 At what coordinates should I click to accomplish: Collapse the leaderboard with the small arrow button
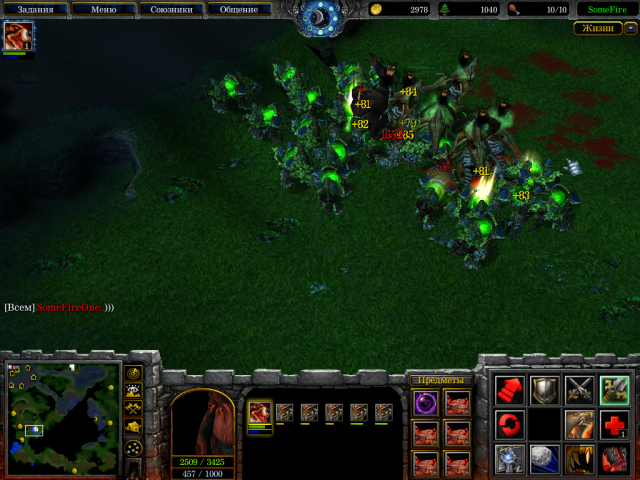pos(630,28)
